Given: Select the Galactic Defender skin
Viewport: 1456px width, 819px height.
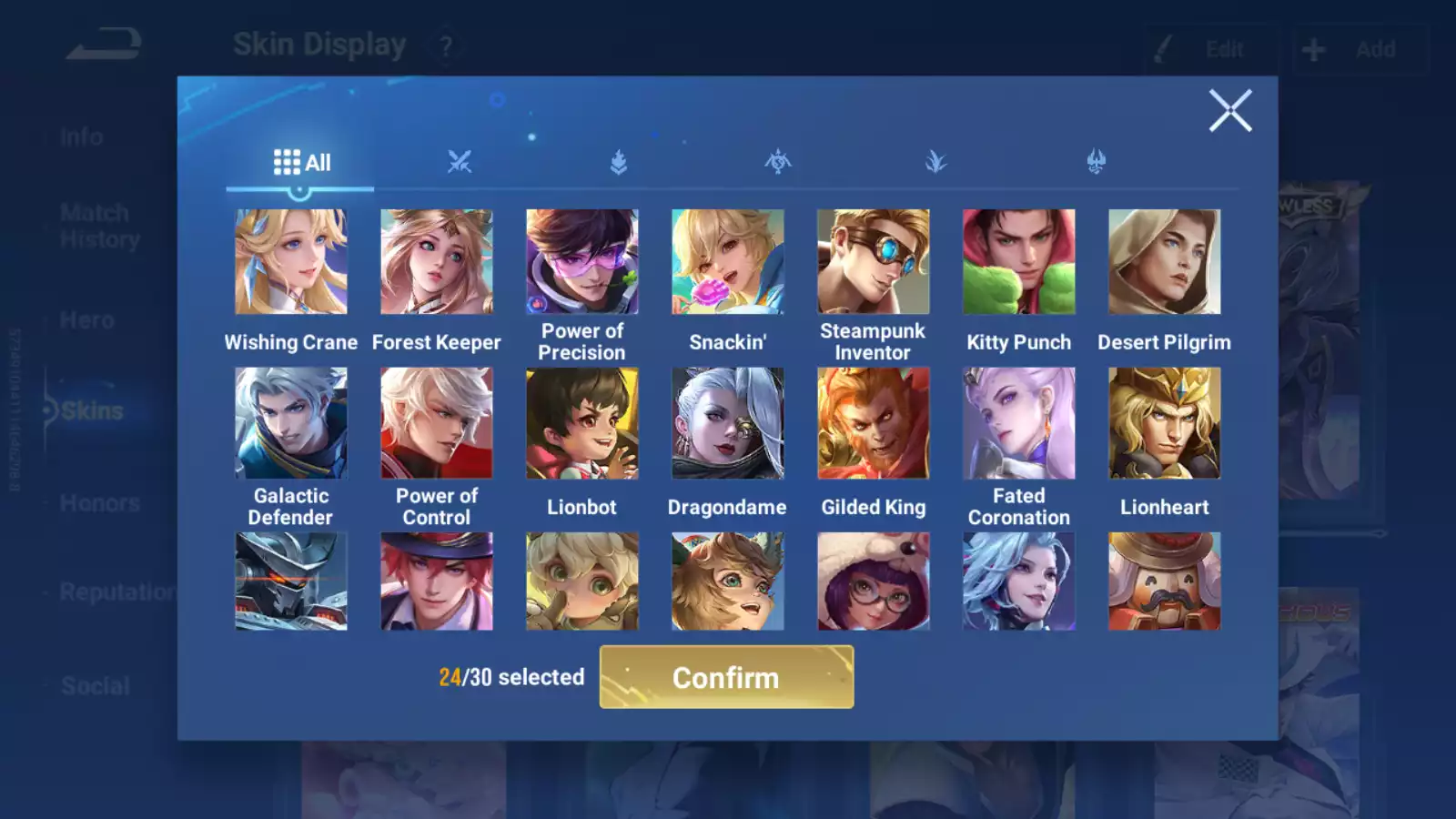Looking at the screenshot, I should coord(291,423).
